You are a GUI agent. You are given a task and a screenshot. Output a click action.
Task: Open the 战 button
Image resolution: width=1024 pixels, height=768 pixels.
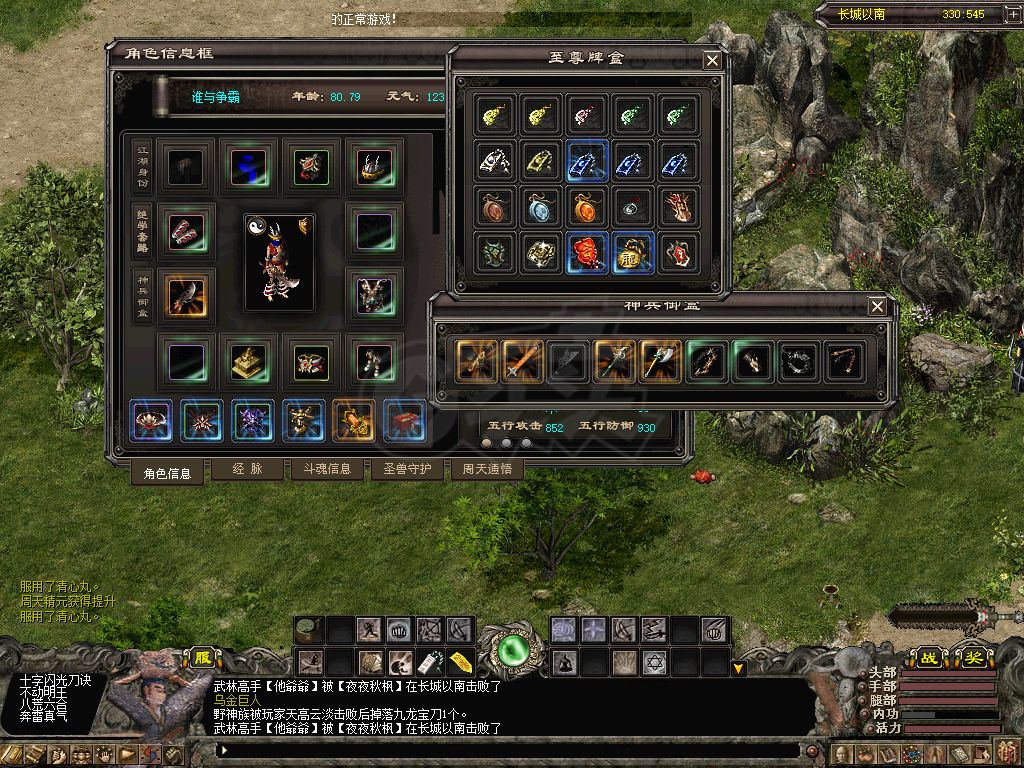pyautogui.click(x=929, y=658)
